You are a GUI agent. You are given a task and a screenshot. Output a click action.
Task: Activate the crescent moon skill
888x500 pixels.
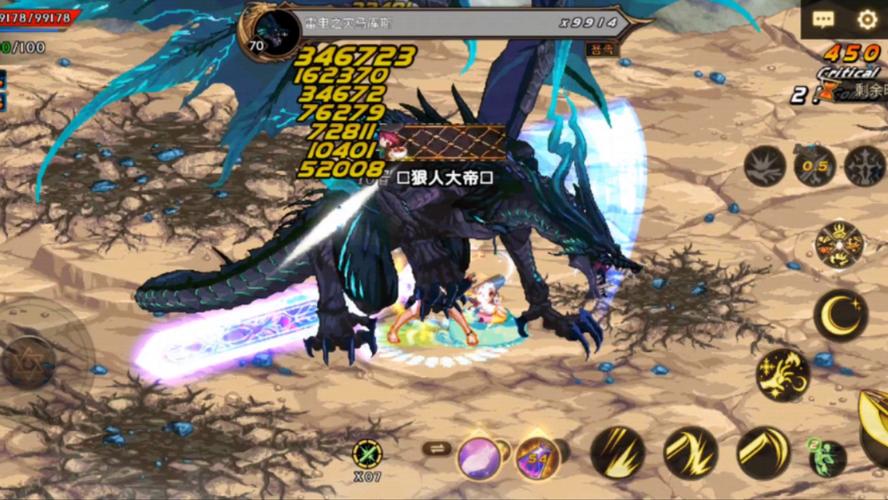click(840, 315)
